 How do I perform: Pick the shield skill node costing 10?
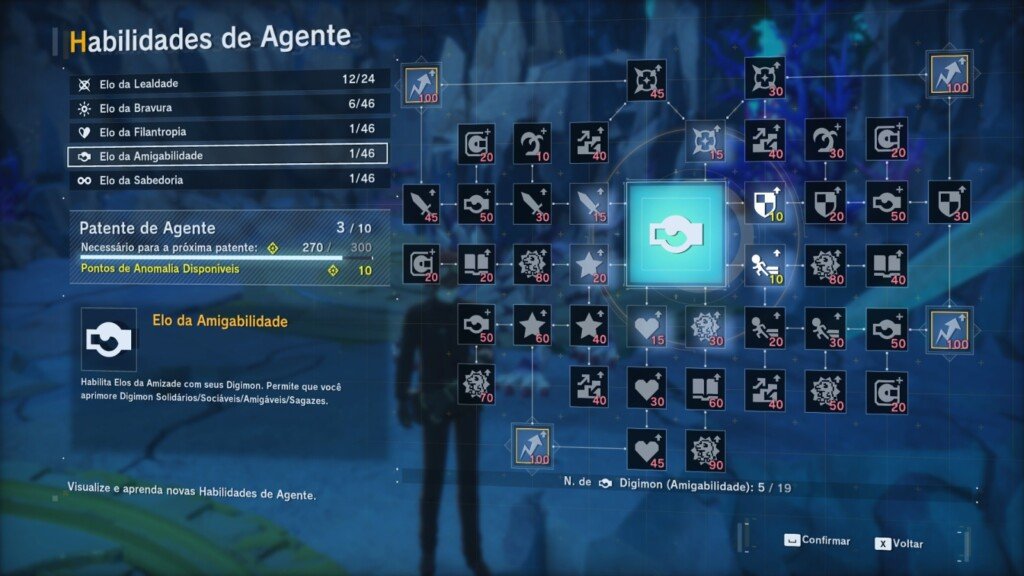point(764,201)
